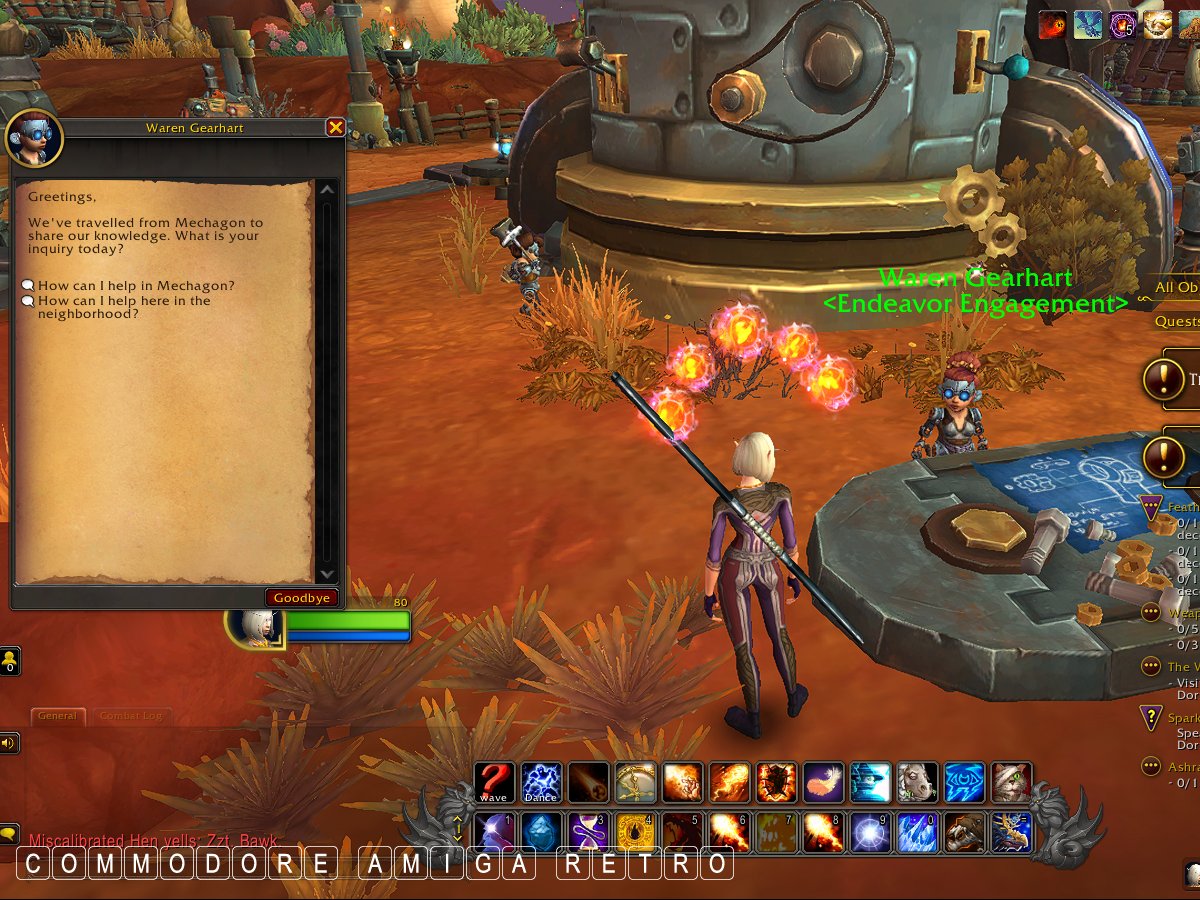Viewport: 1200px width, 900px height.
Task: Open the All Objectives tracker header
Action: point(1176,287)
